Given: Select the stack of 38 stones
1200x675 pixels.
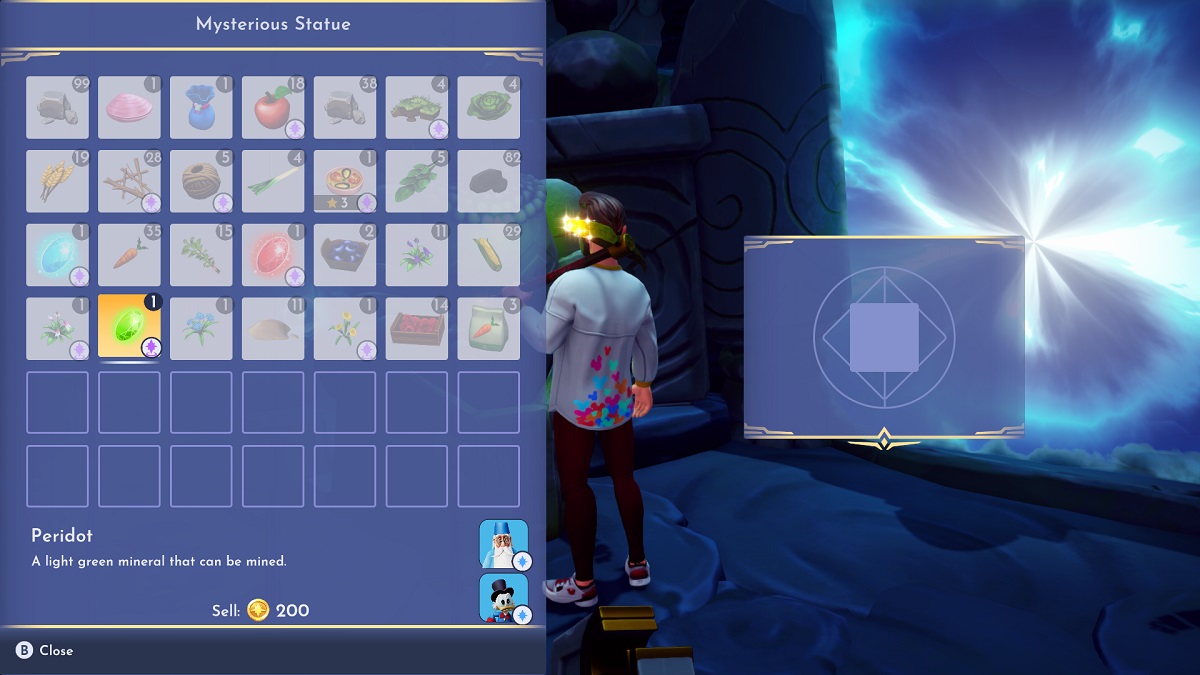Looking at the screenshot, I should tap(345, 107).
